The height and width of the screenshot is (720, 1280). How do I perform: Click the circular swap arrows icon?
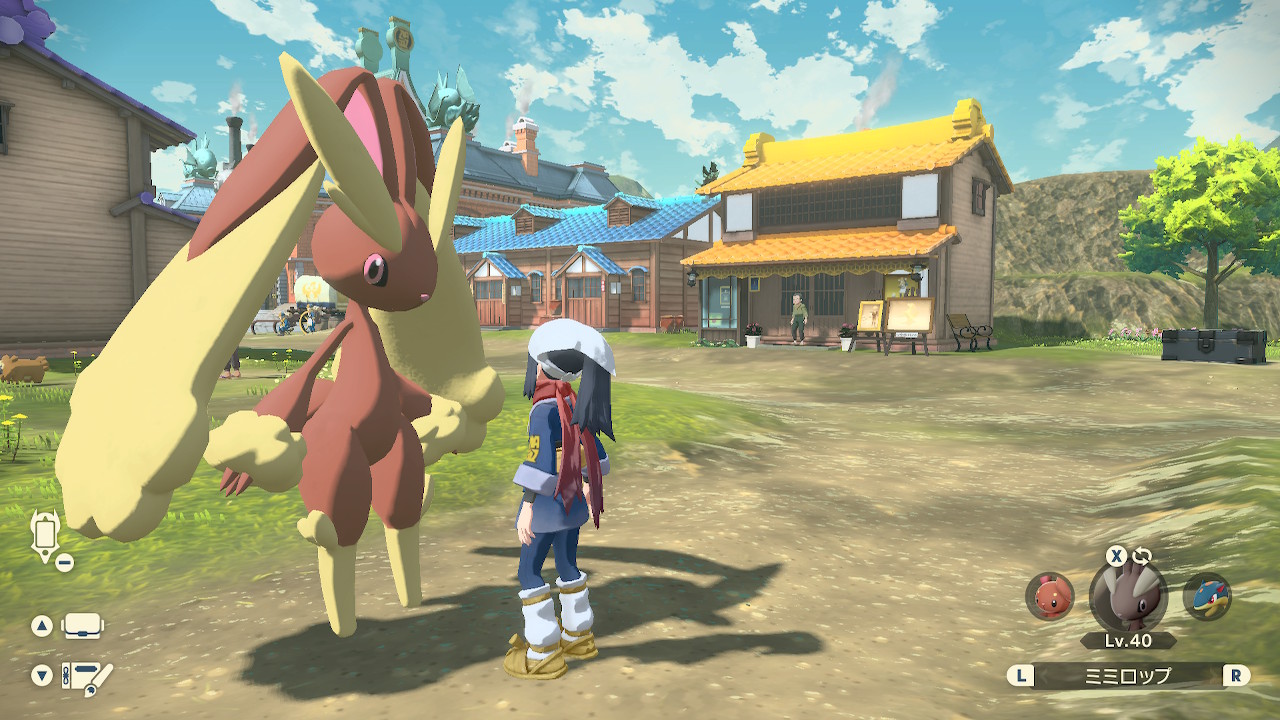click(1142, 556)
